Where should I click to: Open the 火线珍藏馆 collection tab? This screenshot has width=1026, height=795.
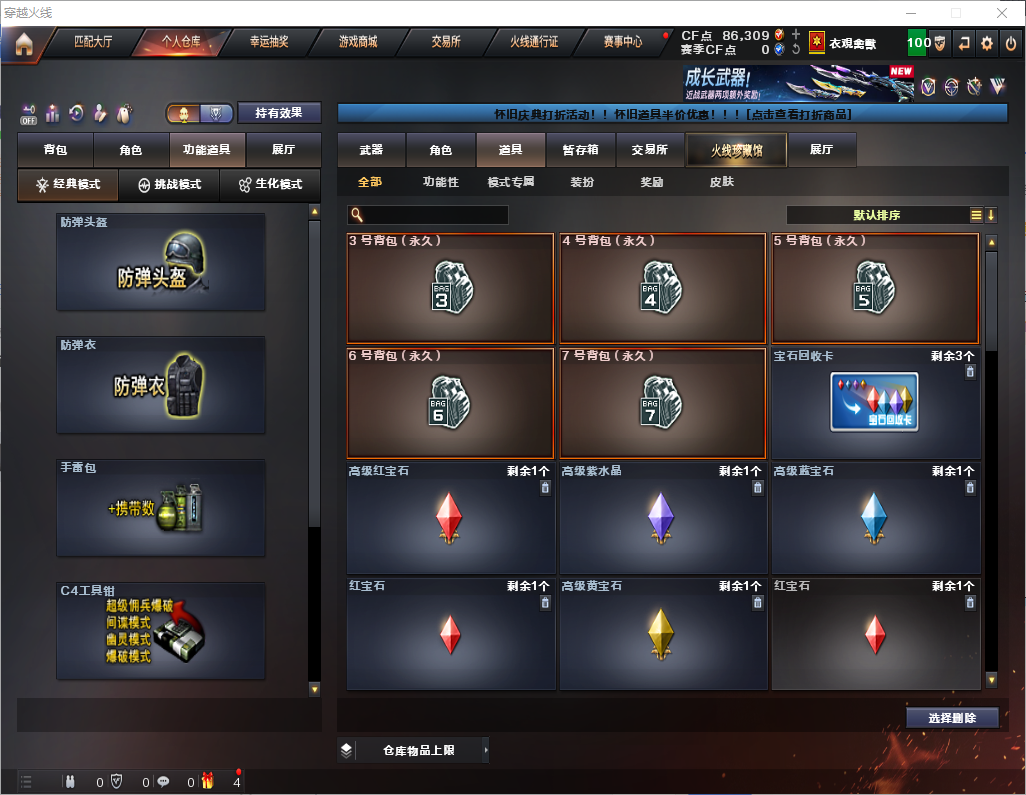pos(736,150)
